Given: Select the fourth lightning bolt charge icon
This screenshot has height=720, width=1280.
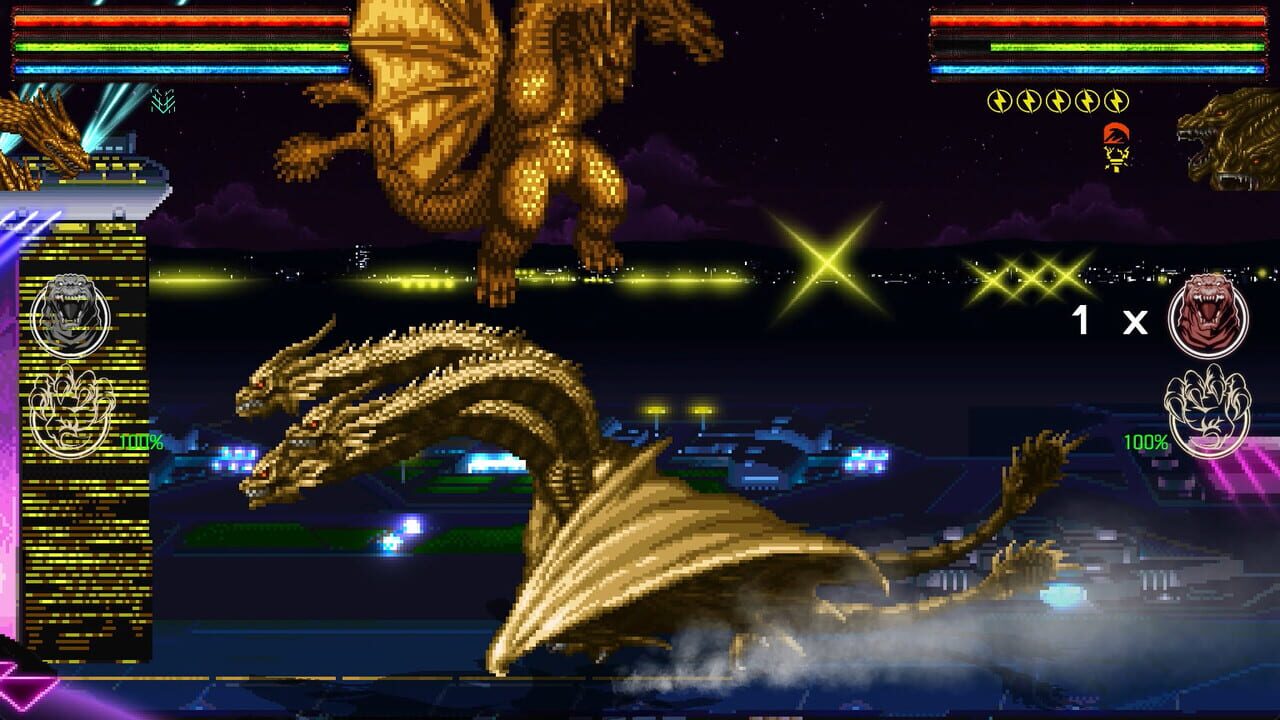Looking at the screenshot, I should click(1086, 100).
